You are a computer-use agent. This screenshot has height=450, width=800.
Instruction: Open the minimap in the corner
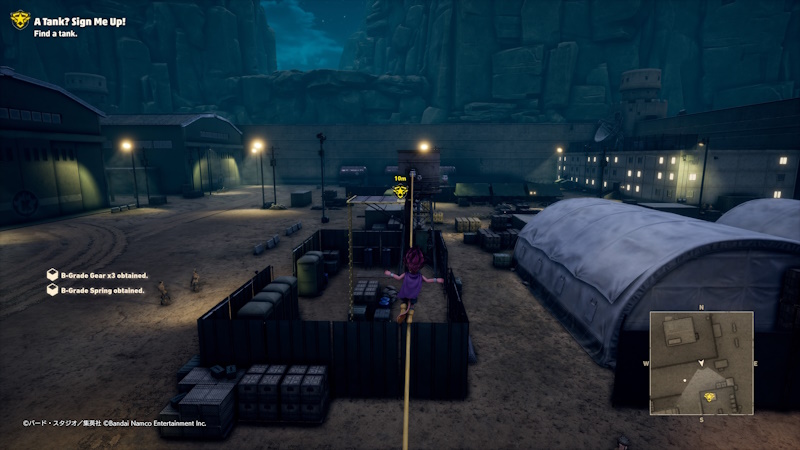click(701, 362)
